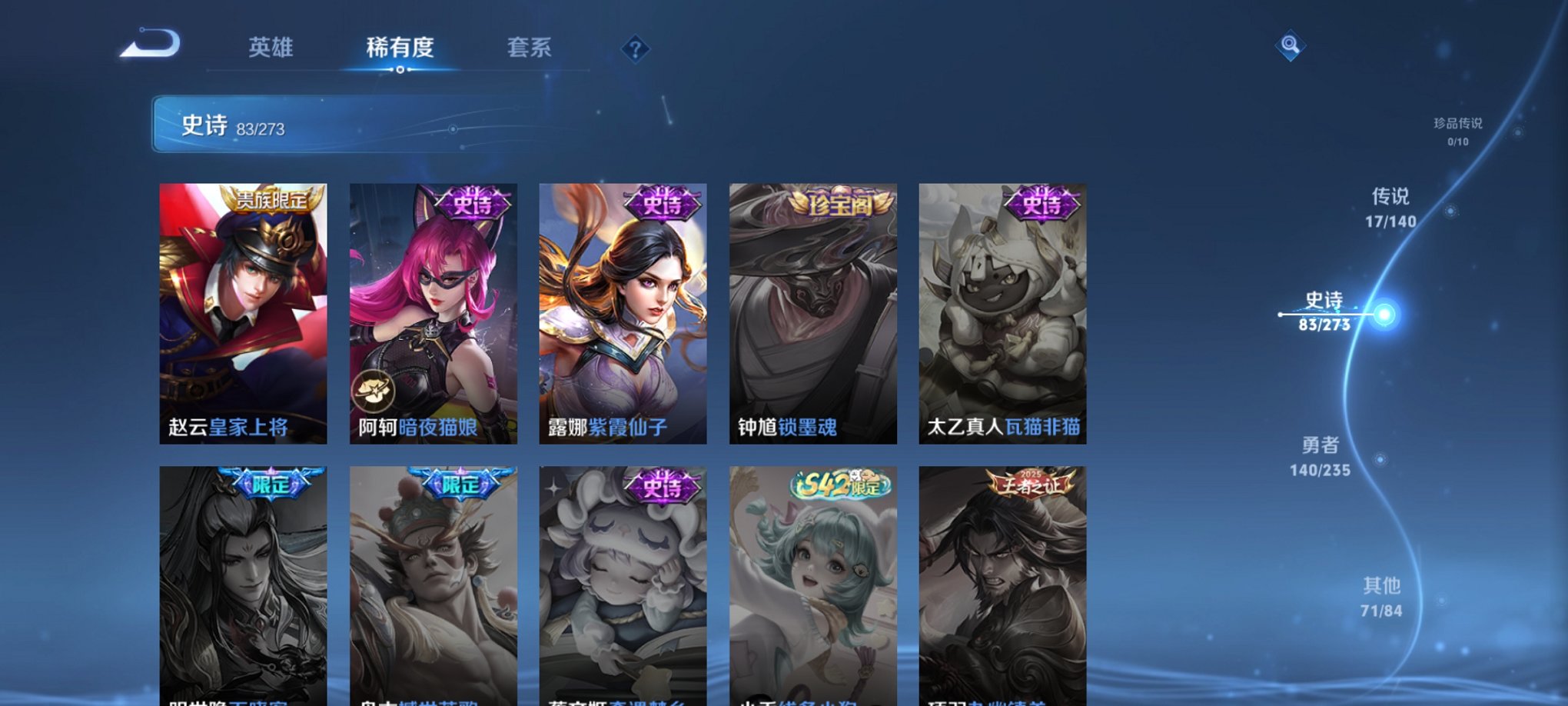
Task: Click the search icon at top right
Action: 1291,46
